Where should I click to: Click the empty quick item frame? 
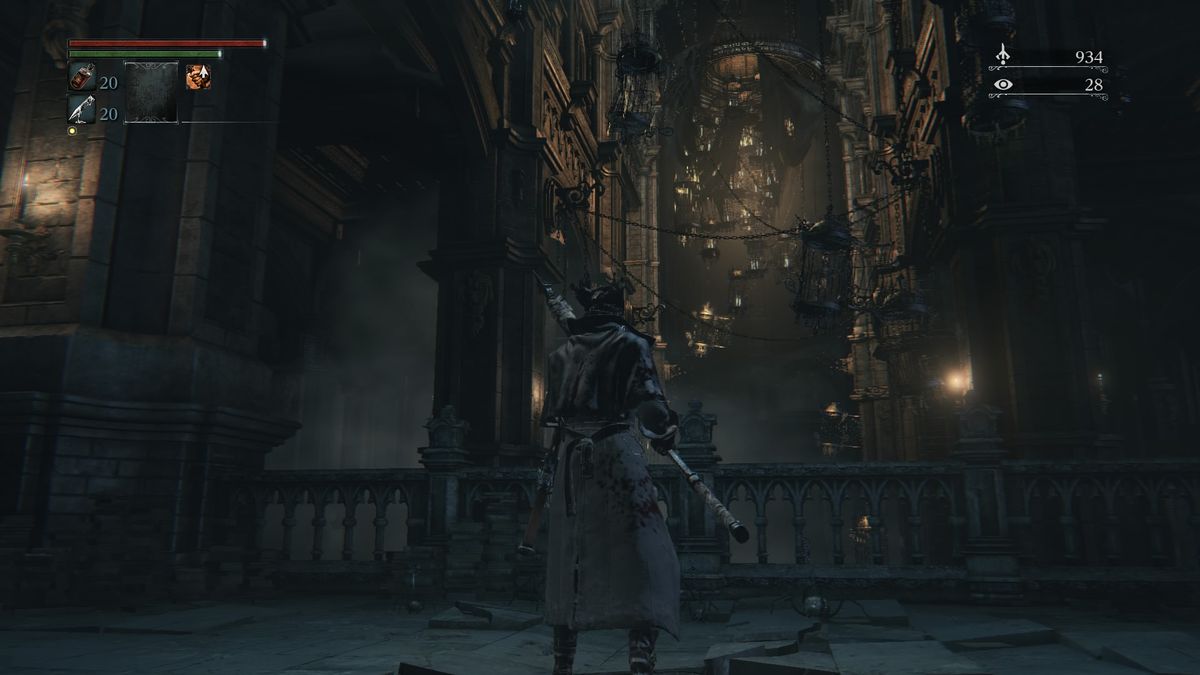(151, 92)
